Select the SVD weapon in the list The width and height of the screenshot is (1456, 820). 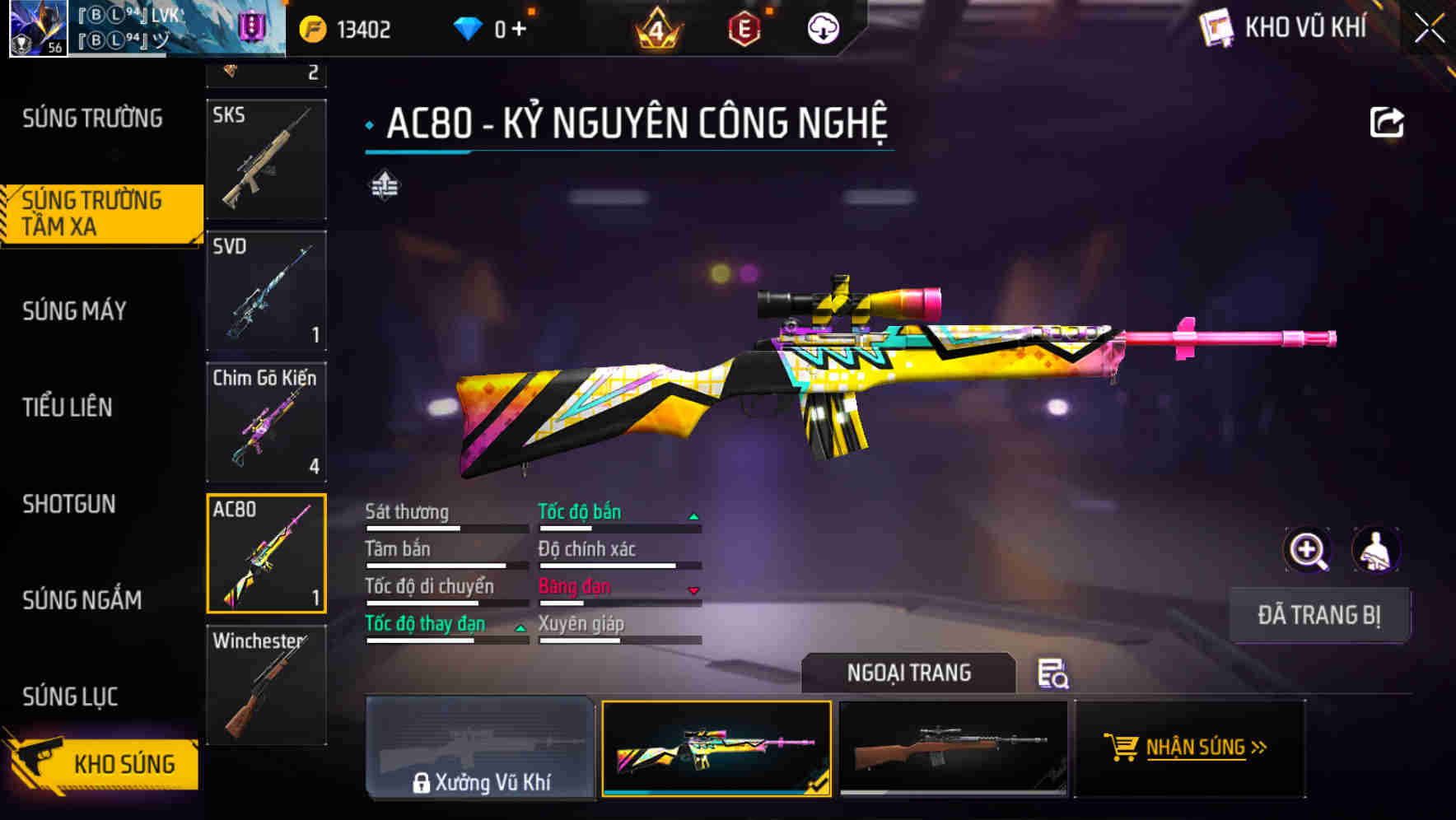coord(266,292)
